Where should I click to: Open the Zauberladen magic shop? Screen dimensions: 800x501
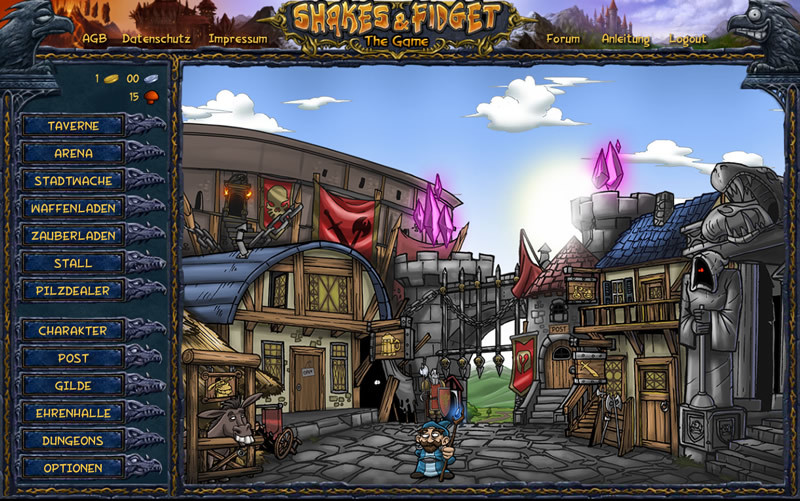pos(73,236)
